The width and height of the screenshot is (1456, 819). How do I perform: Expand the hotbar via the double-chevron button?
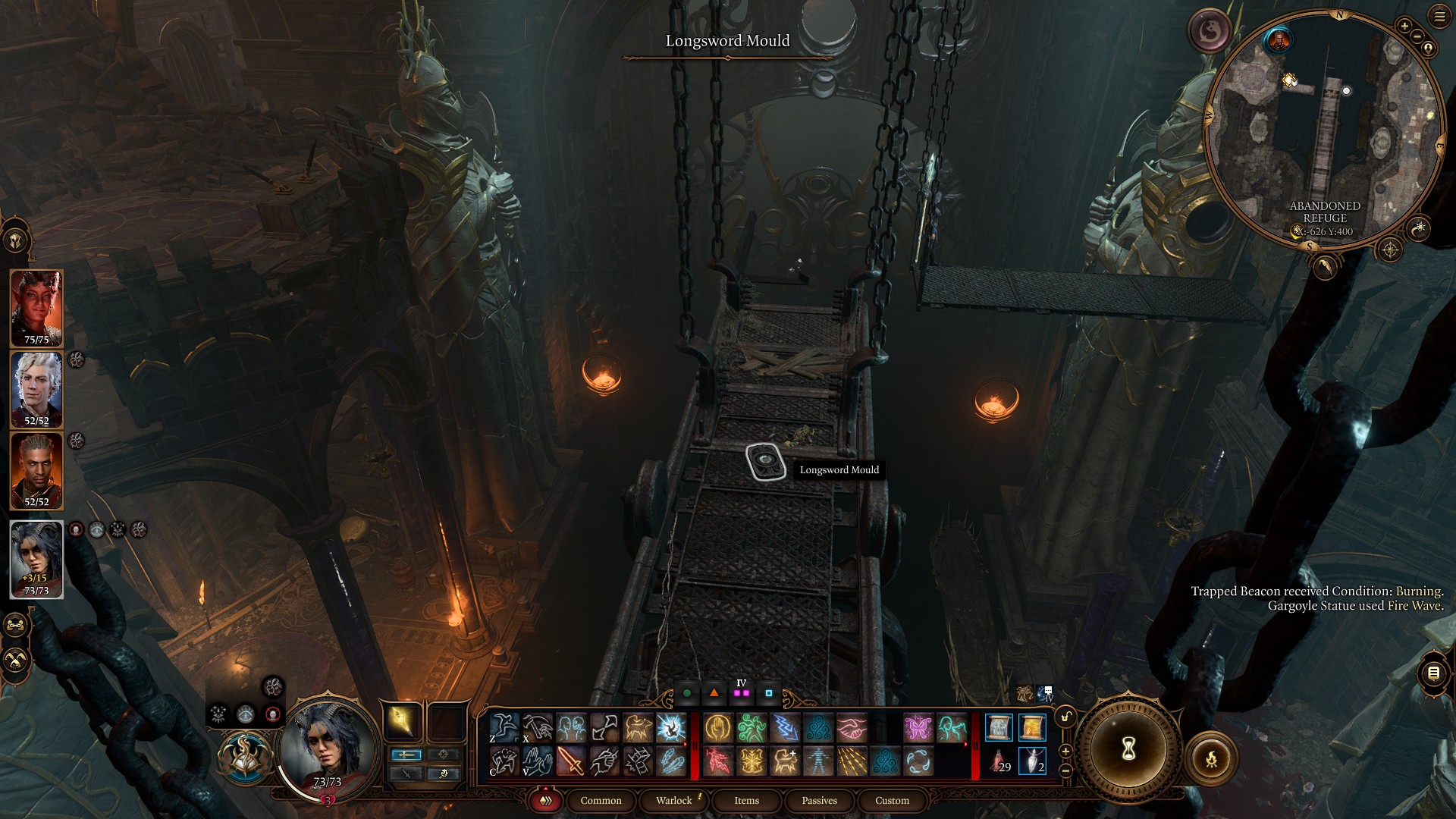[x=547, y=801]
